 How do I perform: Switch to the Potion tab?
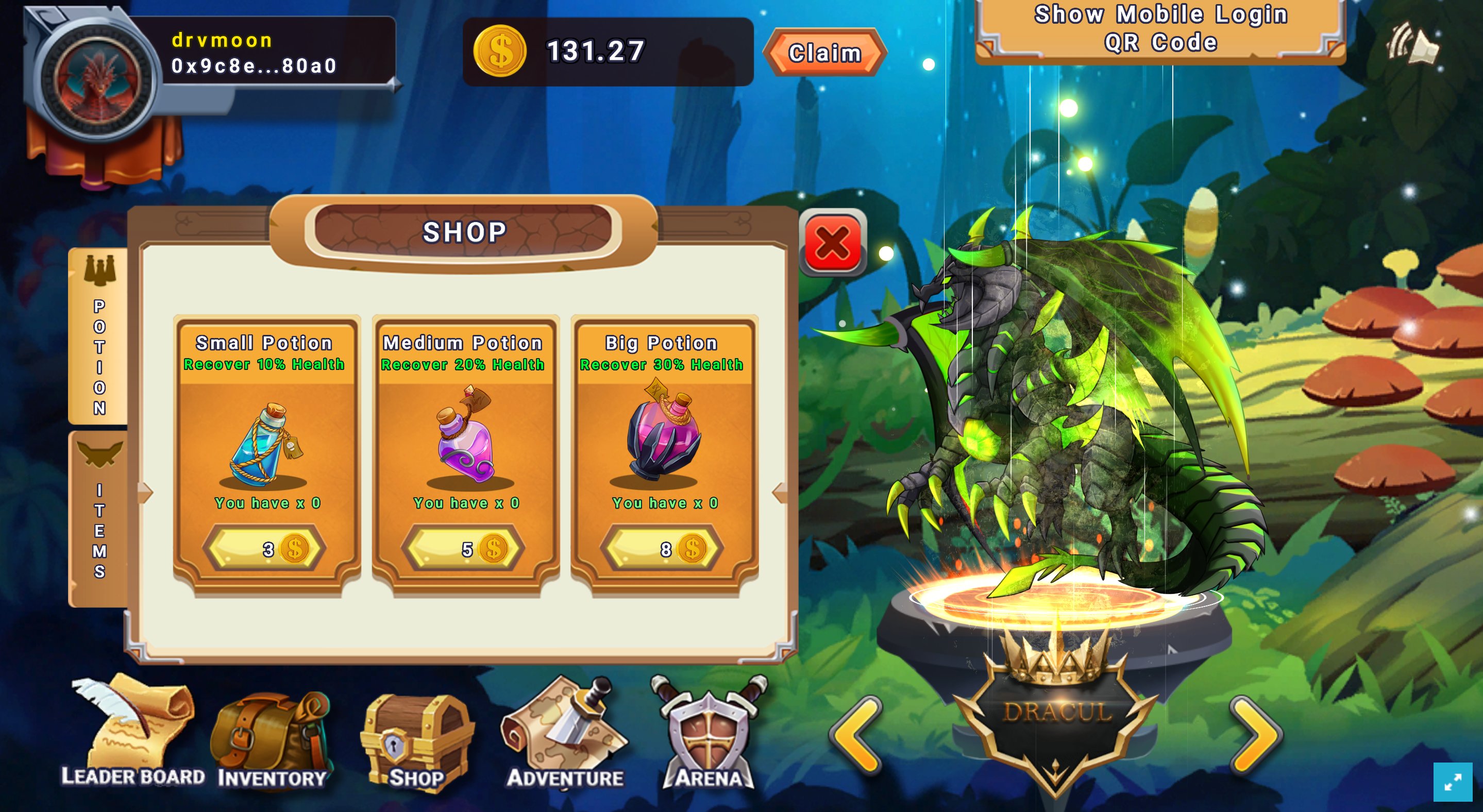[x=99, y=337]
